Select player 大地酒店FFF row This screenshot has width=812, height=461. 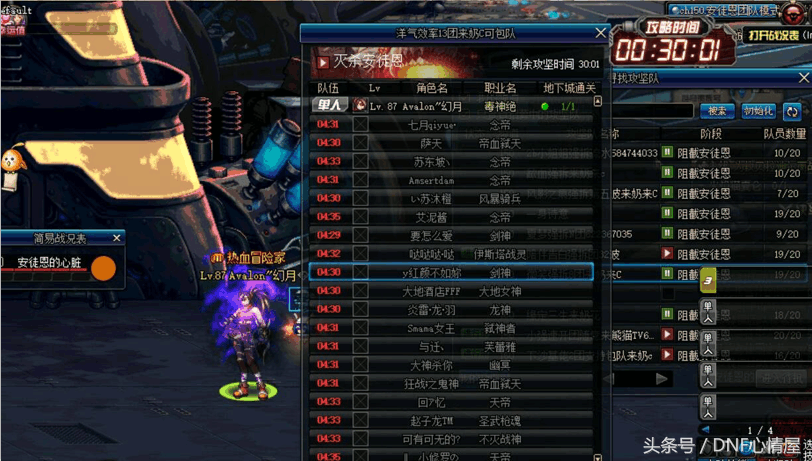click(x=450, y=291)
